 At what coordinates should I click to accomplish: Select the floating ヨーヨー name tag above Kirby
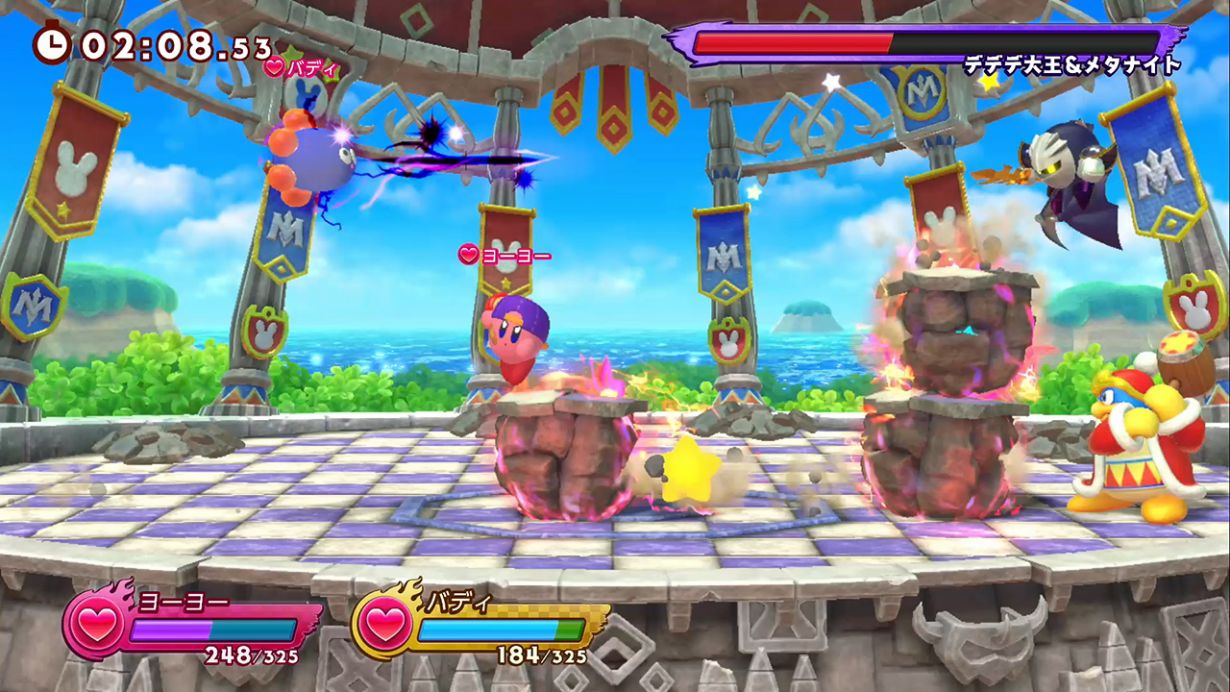tap(505, 256)
